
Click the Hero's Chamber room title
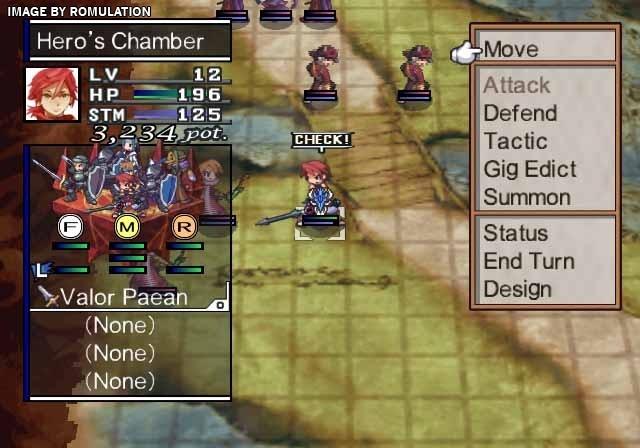tap(120, 41)
